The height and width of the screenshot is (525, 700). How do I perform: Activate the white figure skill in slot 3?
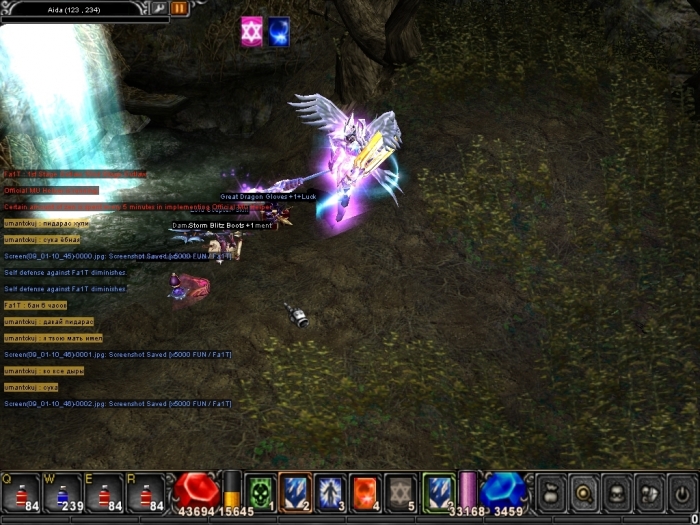click(x=330, y=491)
